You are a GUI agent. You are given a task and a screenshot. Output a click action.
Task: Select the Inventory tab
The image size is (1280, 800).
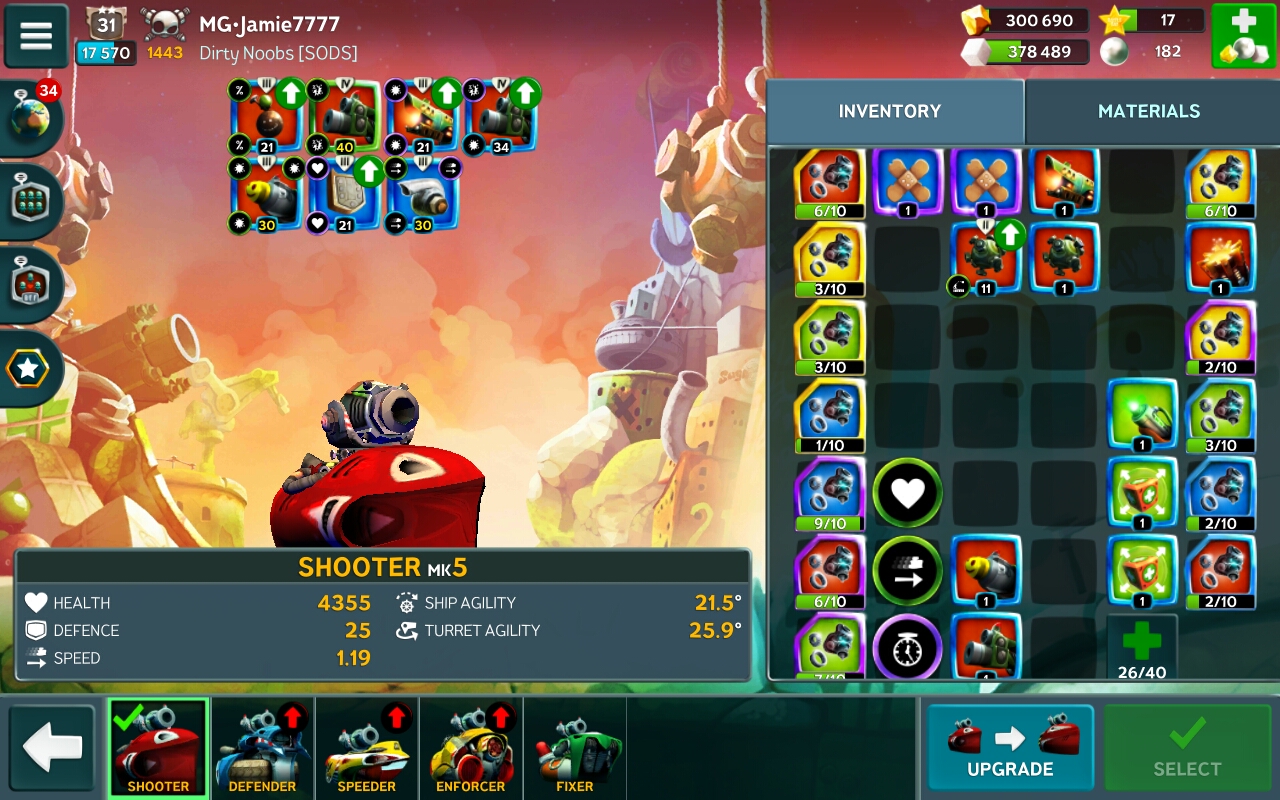pyautogui.click(x=889, y=111)
